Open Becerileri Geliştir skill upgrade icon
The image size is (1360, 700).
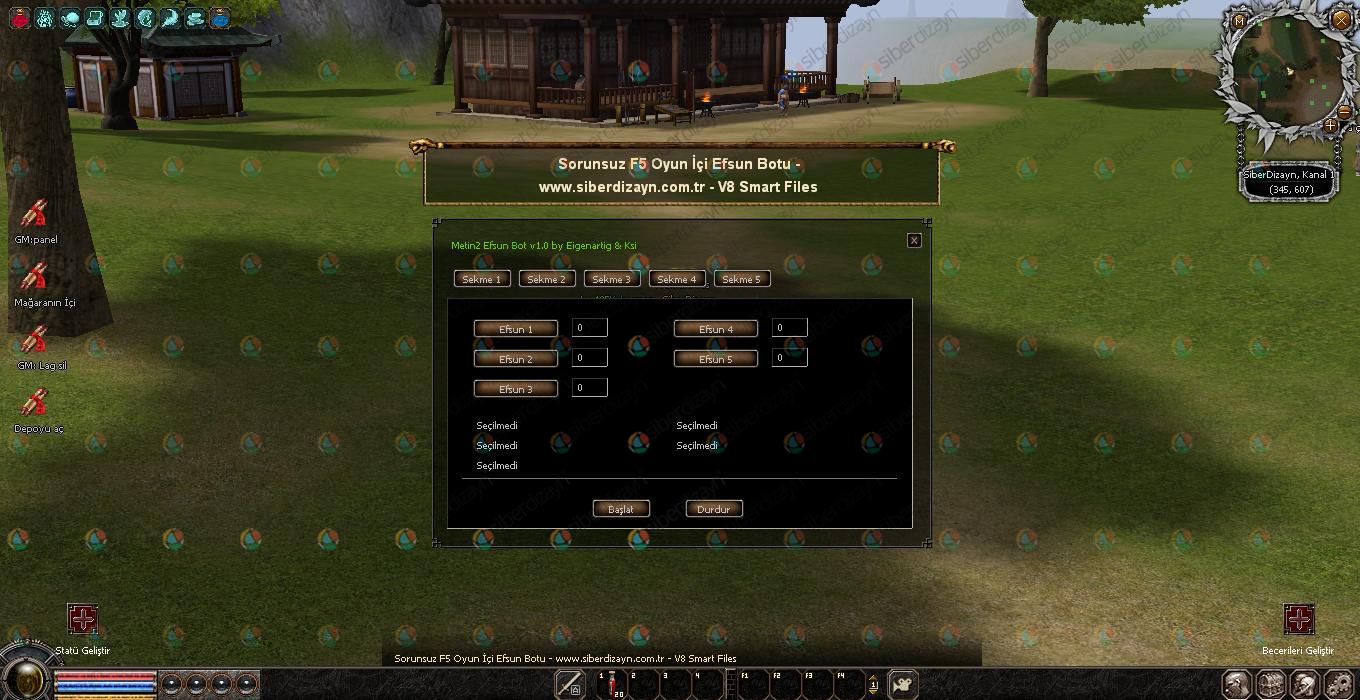pos(1298,619)
